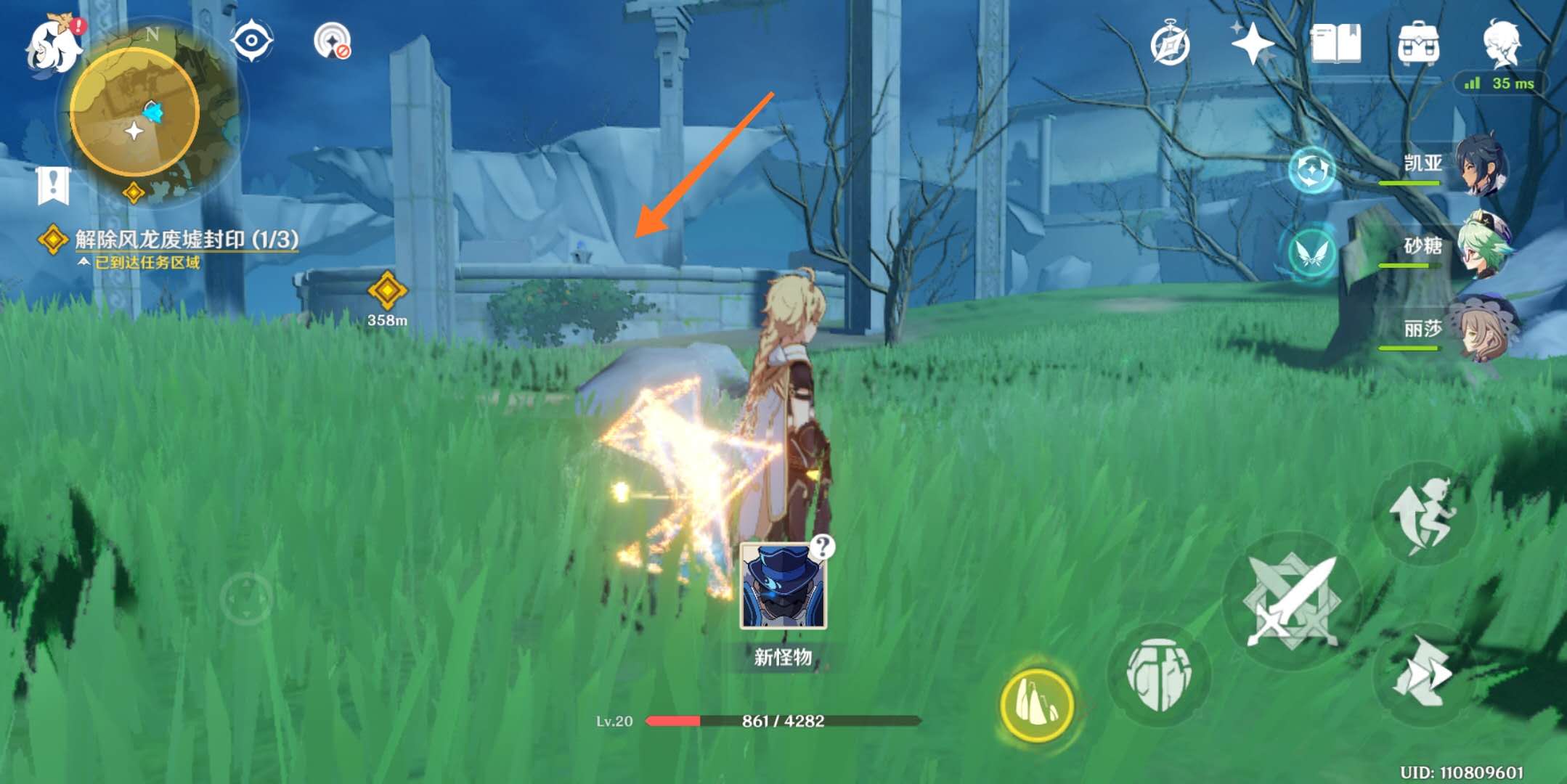Open the Paimon menu icon
1567x784 pixels.
point(52,45)
